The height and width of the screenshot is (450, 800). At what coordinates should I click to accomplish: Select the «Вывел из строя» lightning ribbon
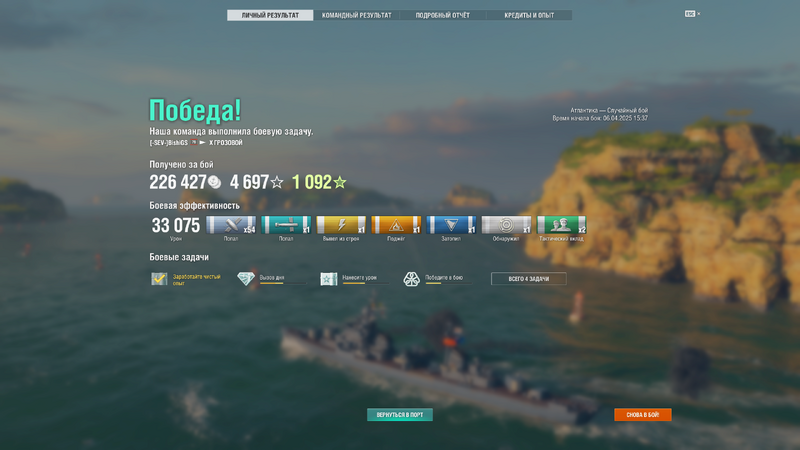[341, 225]
